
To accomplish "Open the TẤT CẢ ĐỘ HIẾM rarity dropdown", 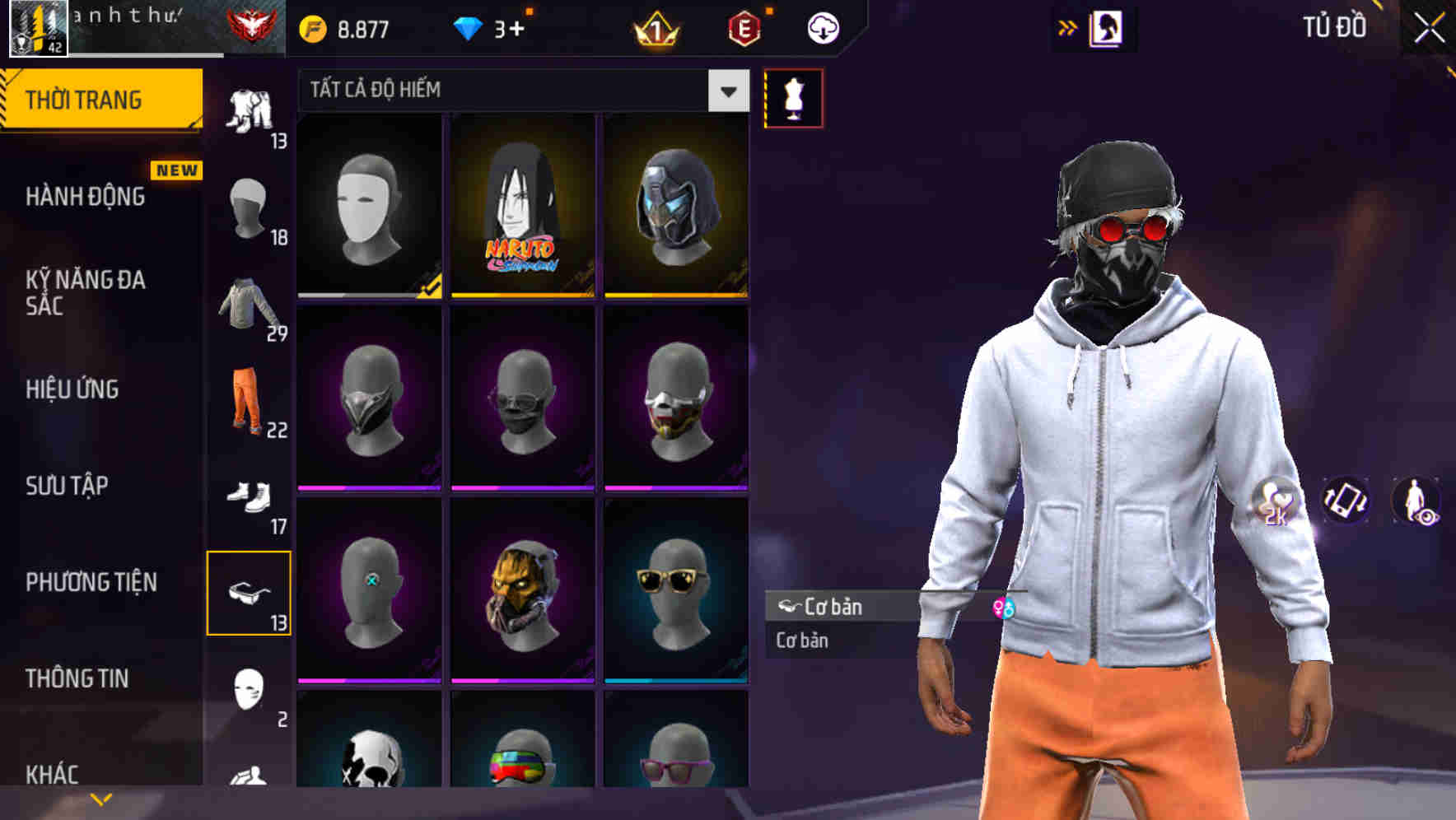I will (517, 91).
